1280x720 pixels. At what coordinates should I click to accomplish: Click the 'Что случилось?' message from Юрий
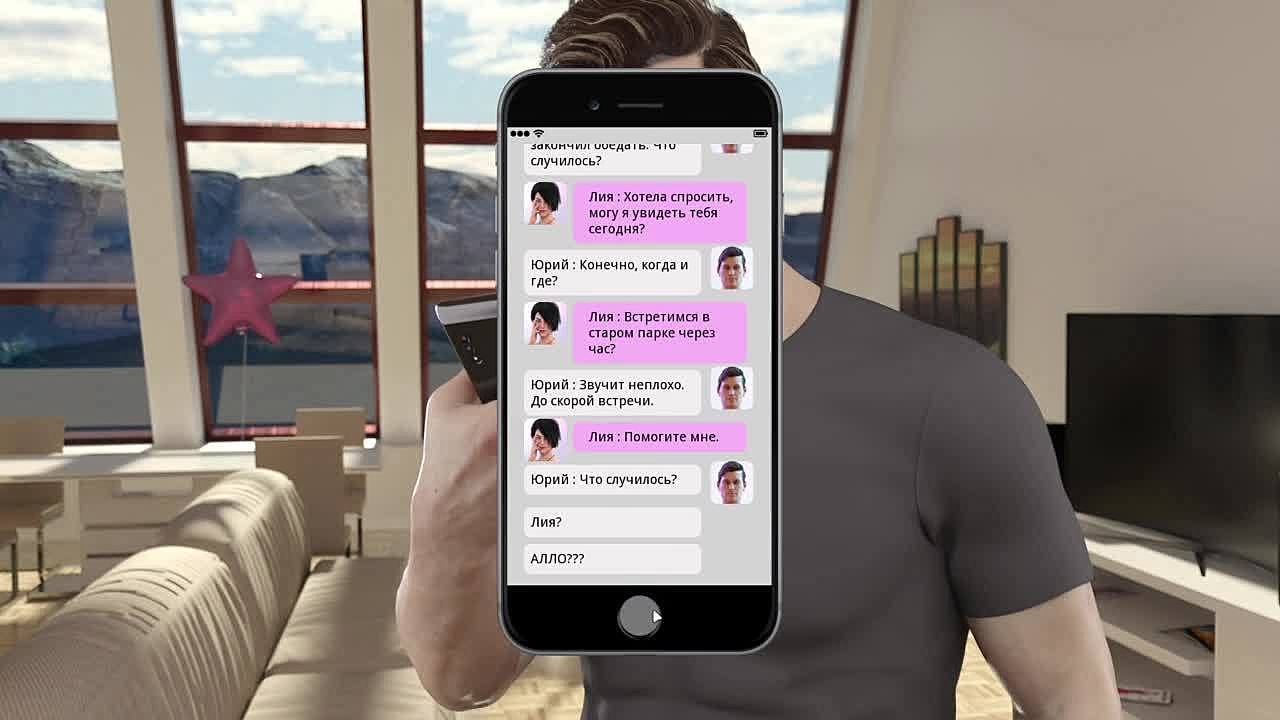point(612,480)
